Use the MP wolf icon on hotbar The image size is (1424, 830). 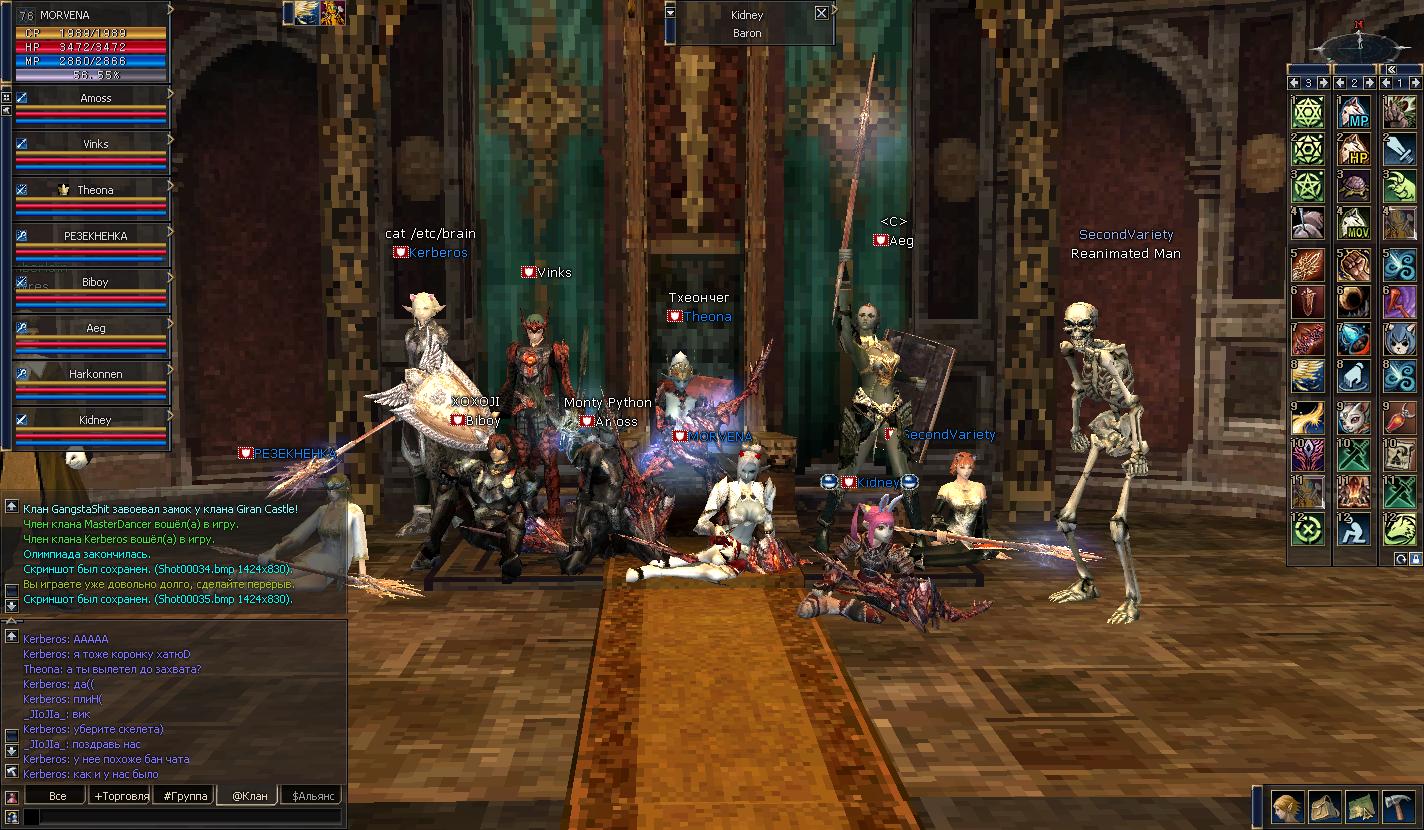[x=1353, y=112]
